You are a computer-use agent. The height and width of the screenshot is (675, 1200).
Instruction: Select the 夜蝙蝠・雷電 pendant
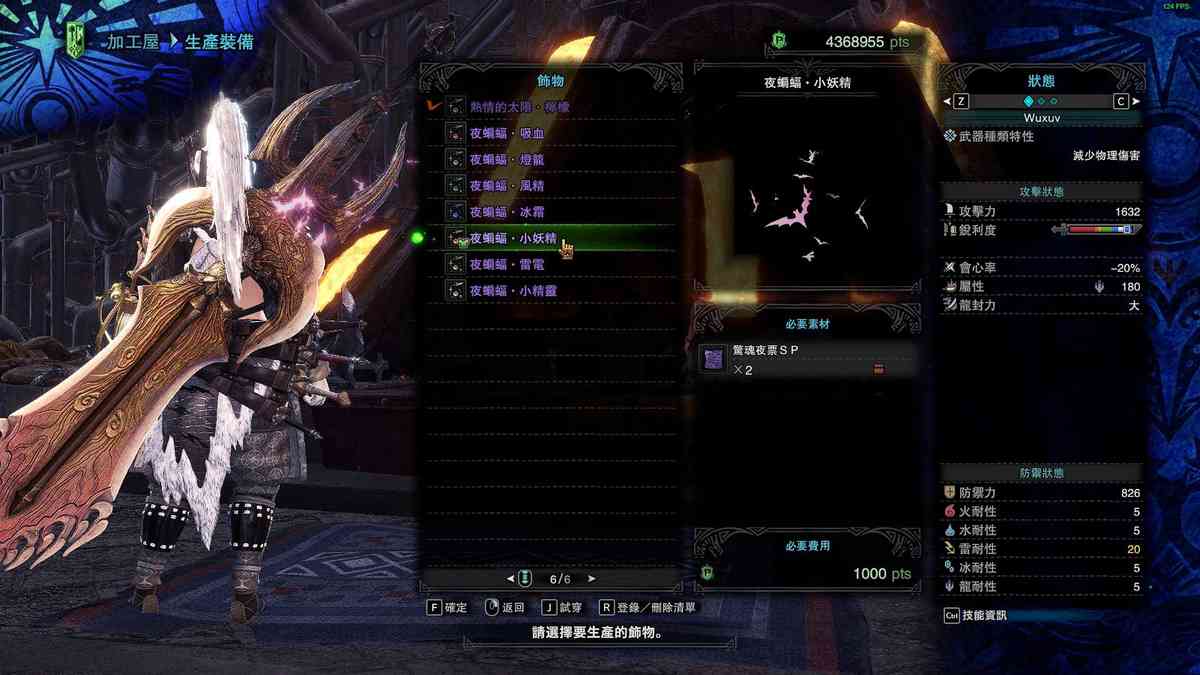506,264
